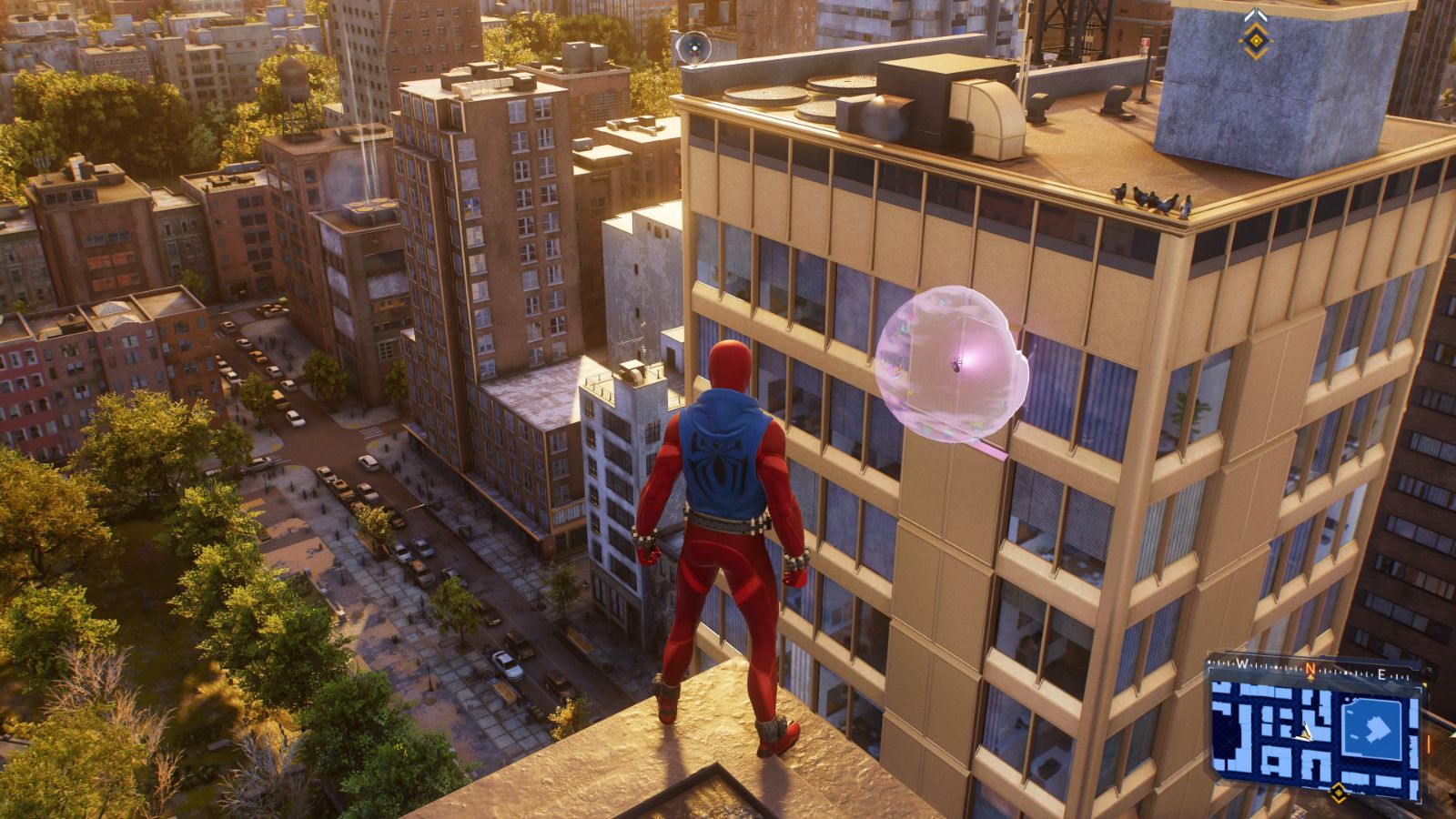The width and height of the screenshot is (1456, 819).
Task: Click the player arrow on the minimap
Action: (x=1305, y=732)
